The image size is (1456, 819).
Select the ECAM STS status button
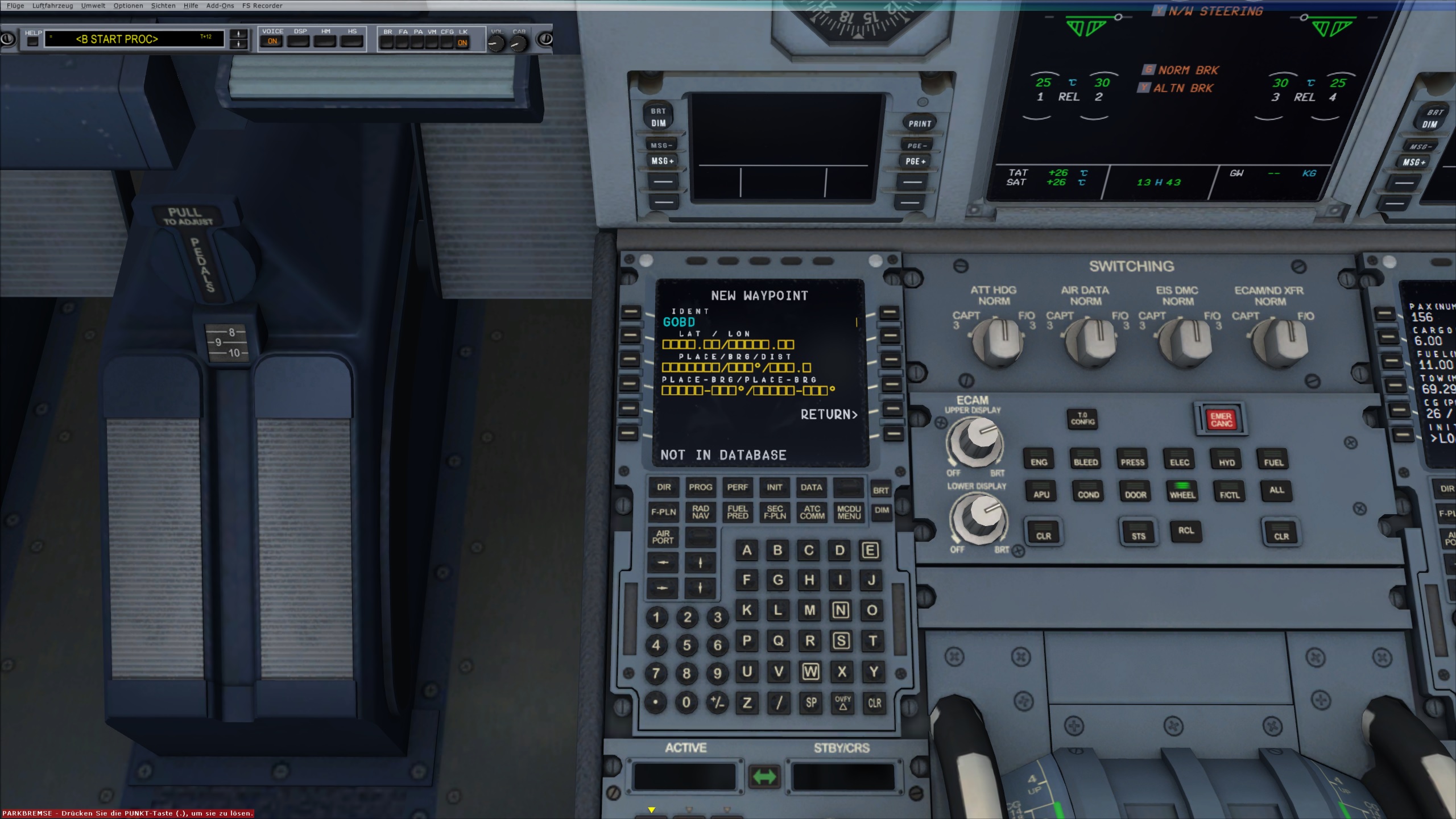1138,535
